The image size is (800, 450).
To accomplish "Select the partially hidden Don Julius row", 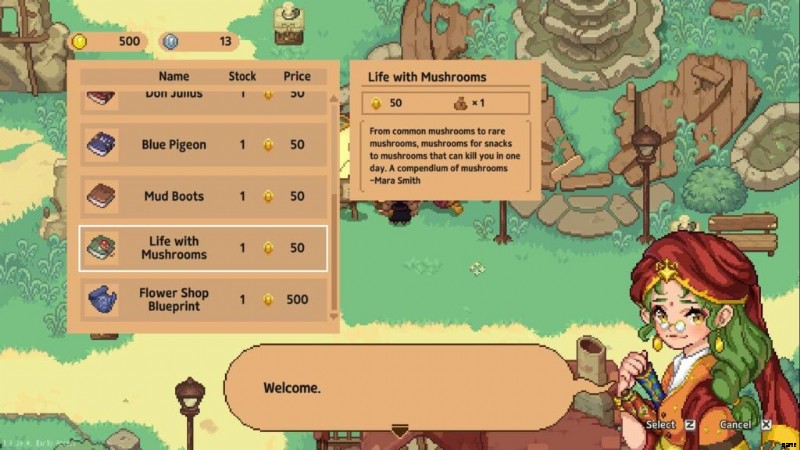I will 203,97.
